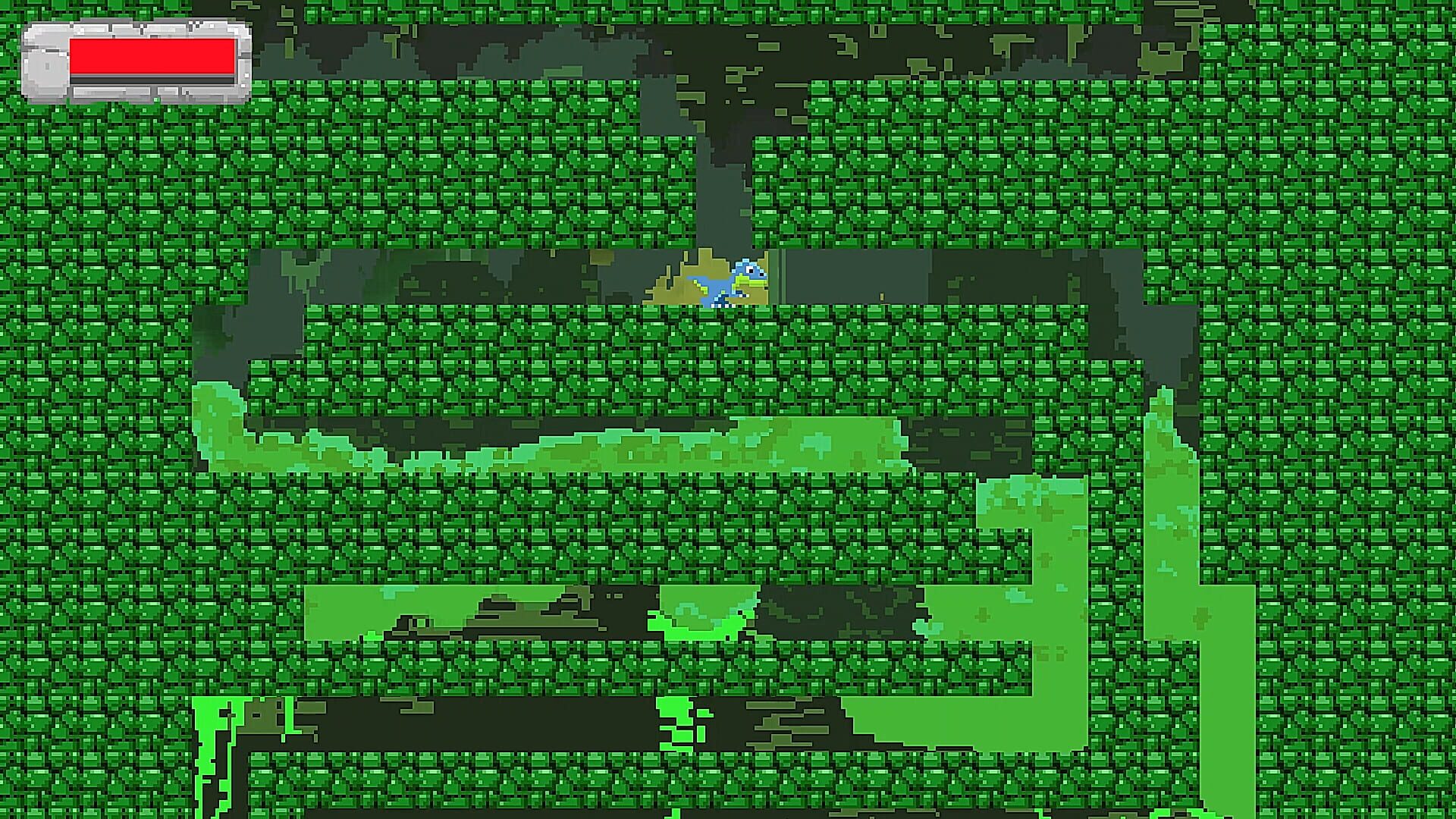Click the stone health bar frame
The image size is (1456, 819).
click(45, 61)
